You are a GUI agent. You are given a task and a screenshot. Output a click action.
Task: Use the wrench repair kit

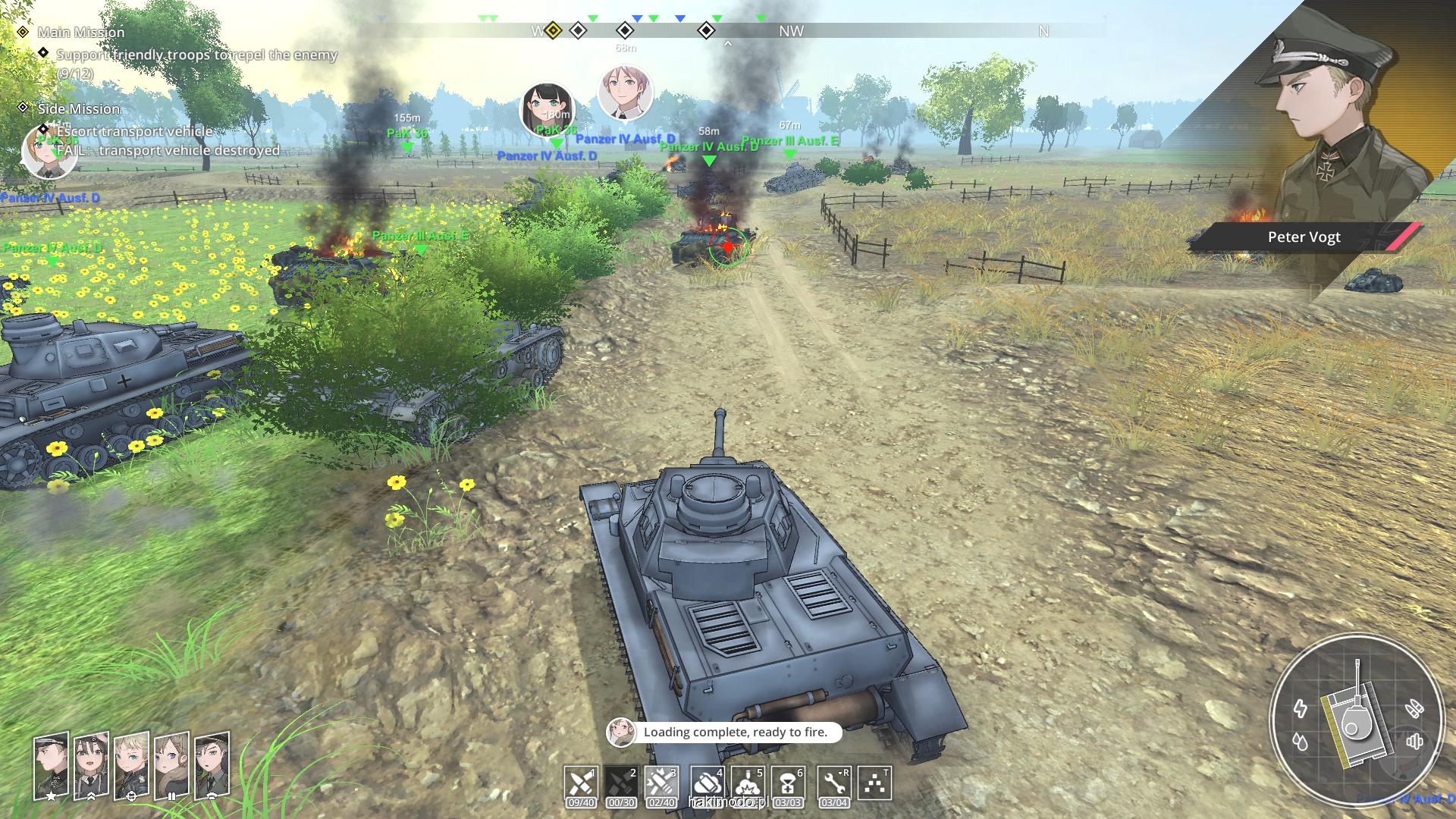click(833, 783)
